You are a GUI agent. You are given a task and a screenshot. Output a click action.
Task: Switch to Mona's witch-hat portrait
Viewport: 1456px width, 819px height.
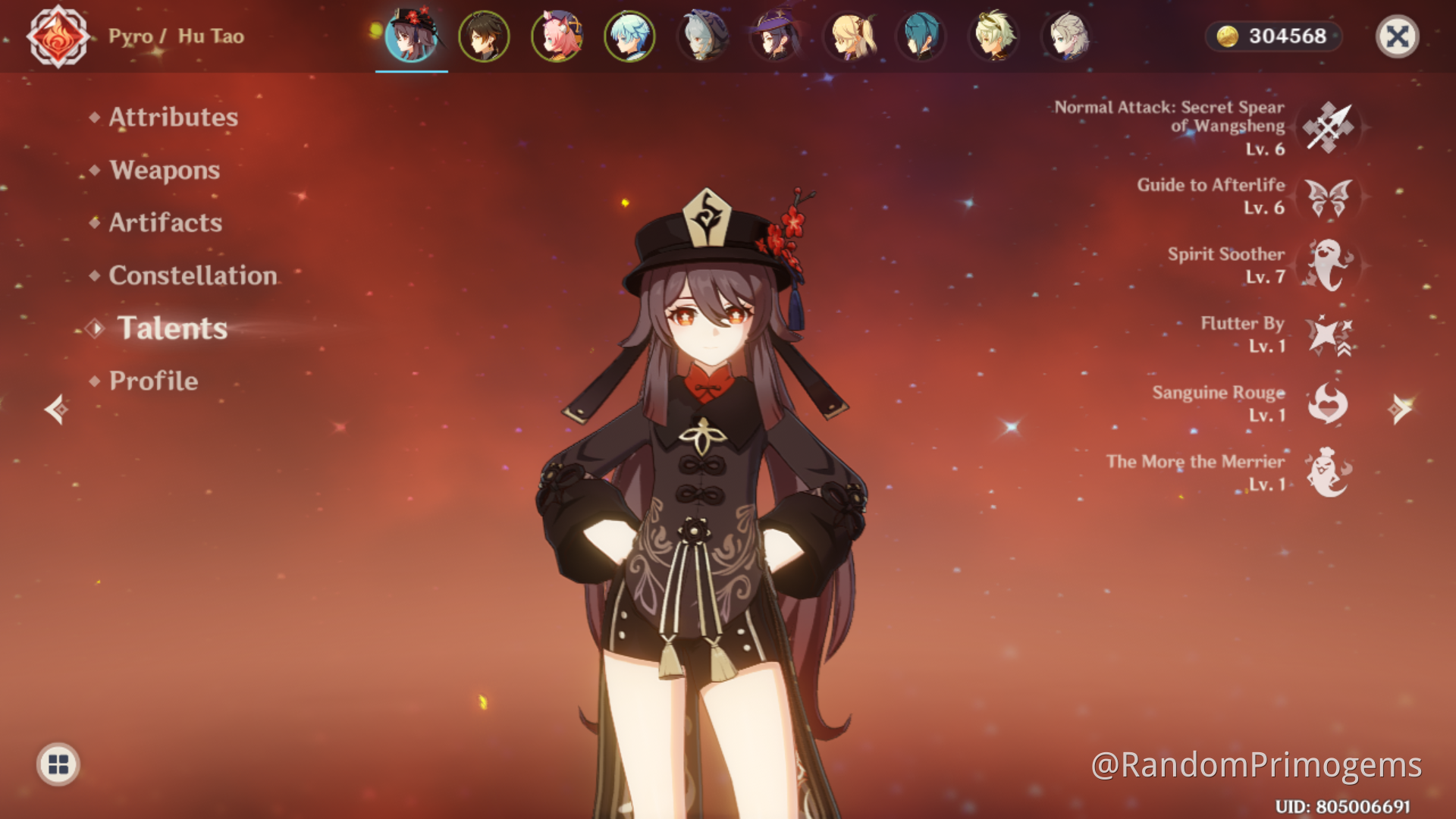(775, 36)
